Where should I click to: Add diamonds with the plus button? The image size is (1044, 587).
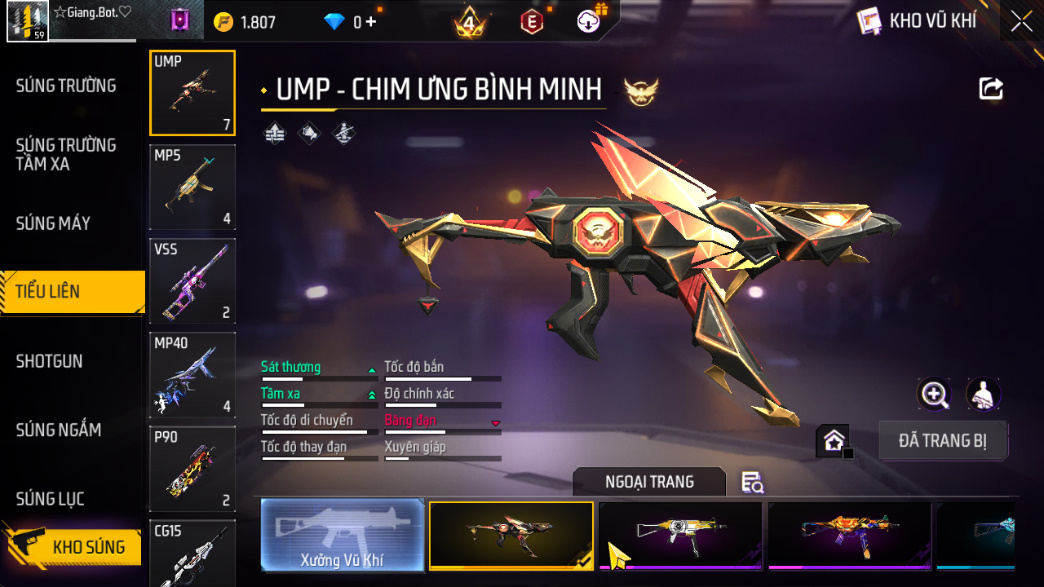tap(371, 21)
